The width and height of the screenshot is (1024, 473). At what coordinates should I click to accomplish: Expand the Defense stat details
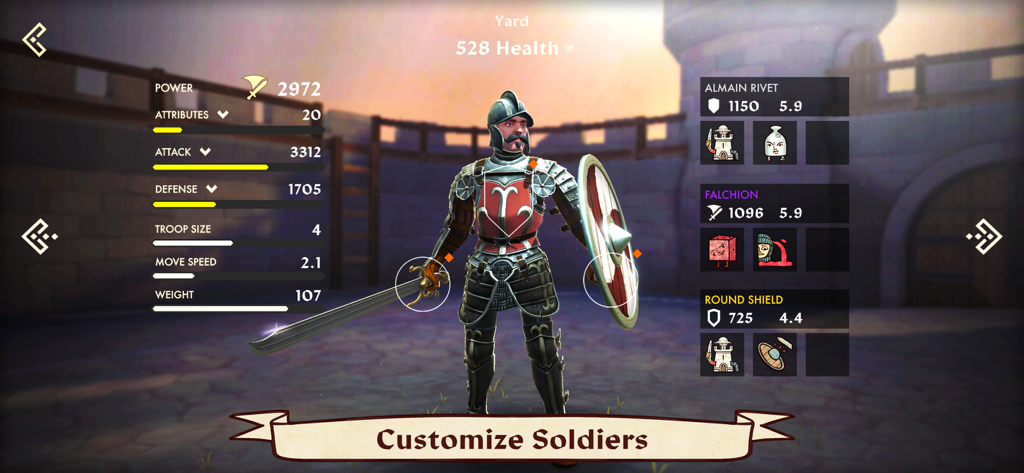coord(212,189)
